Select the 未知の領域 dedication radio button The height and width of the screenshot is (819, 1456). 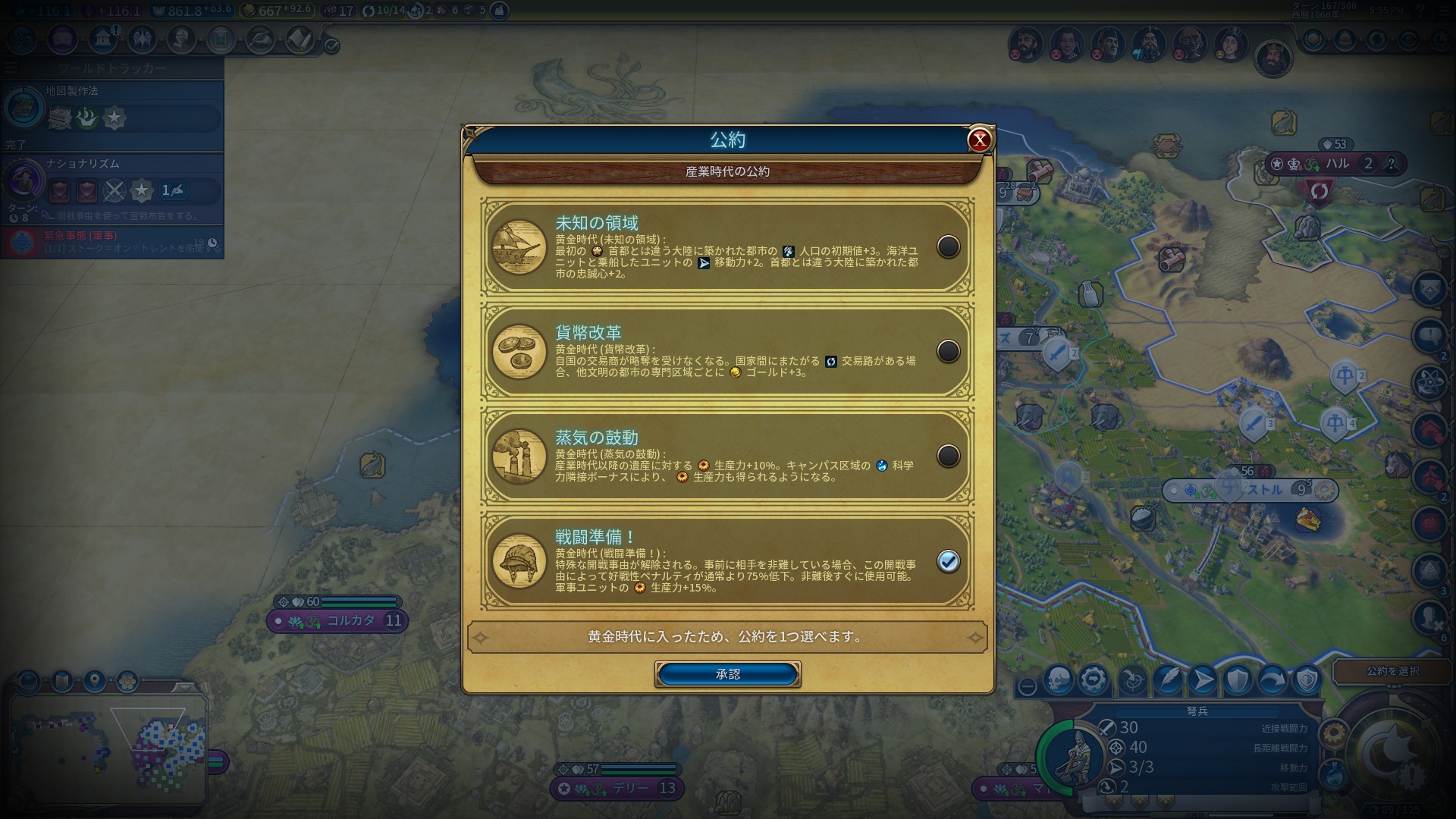948,246
